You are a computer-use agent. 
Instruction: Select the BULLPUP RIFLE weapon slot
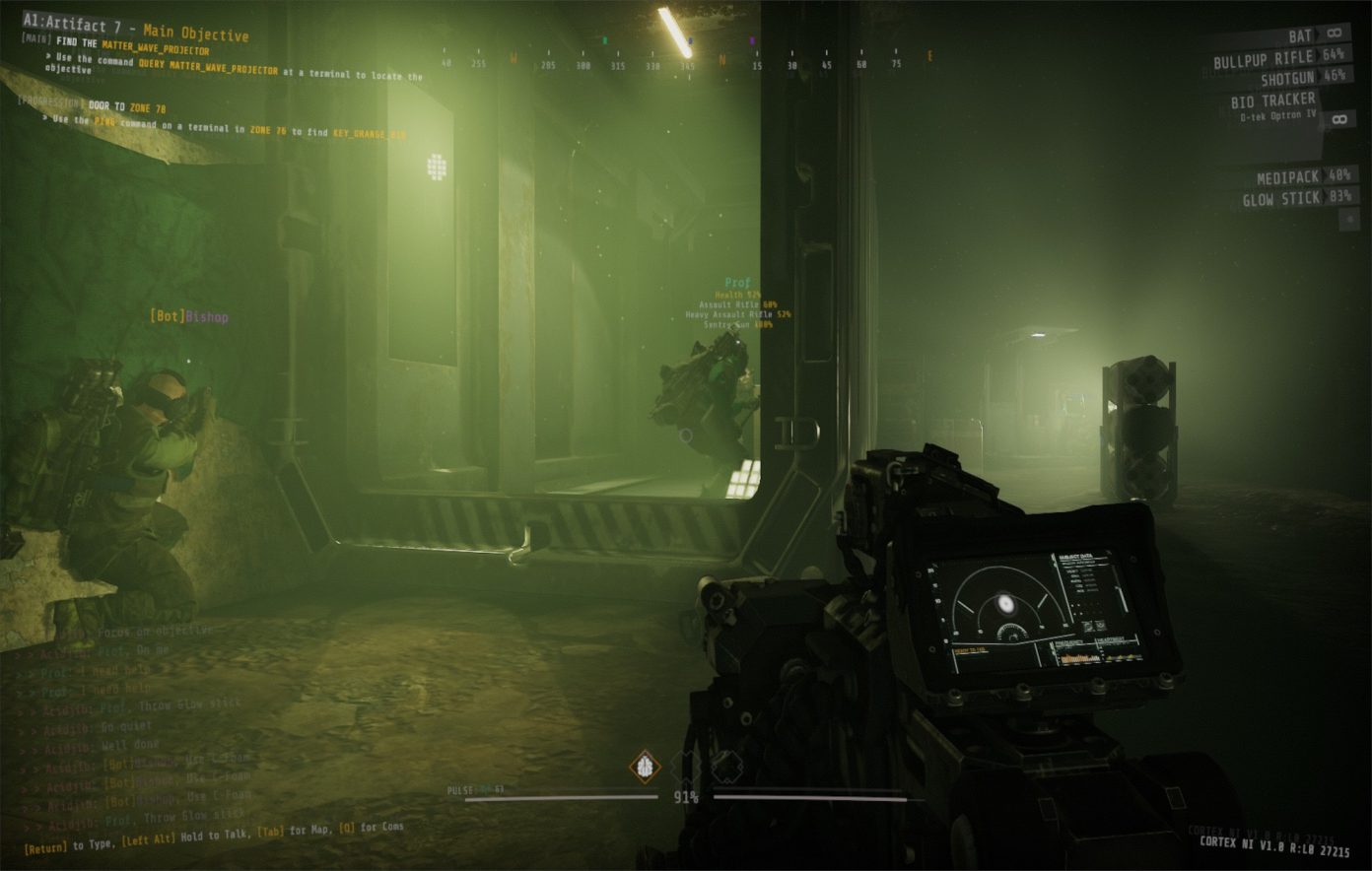[x=1265, y=57]
